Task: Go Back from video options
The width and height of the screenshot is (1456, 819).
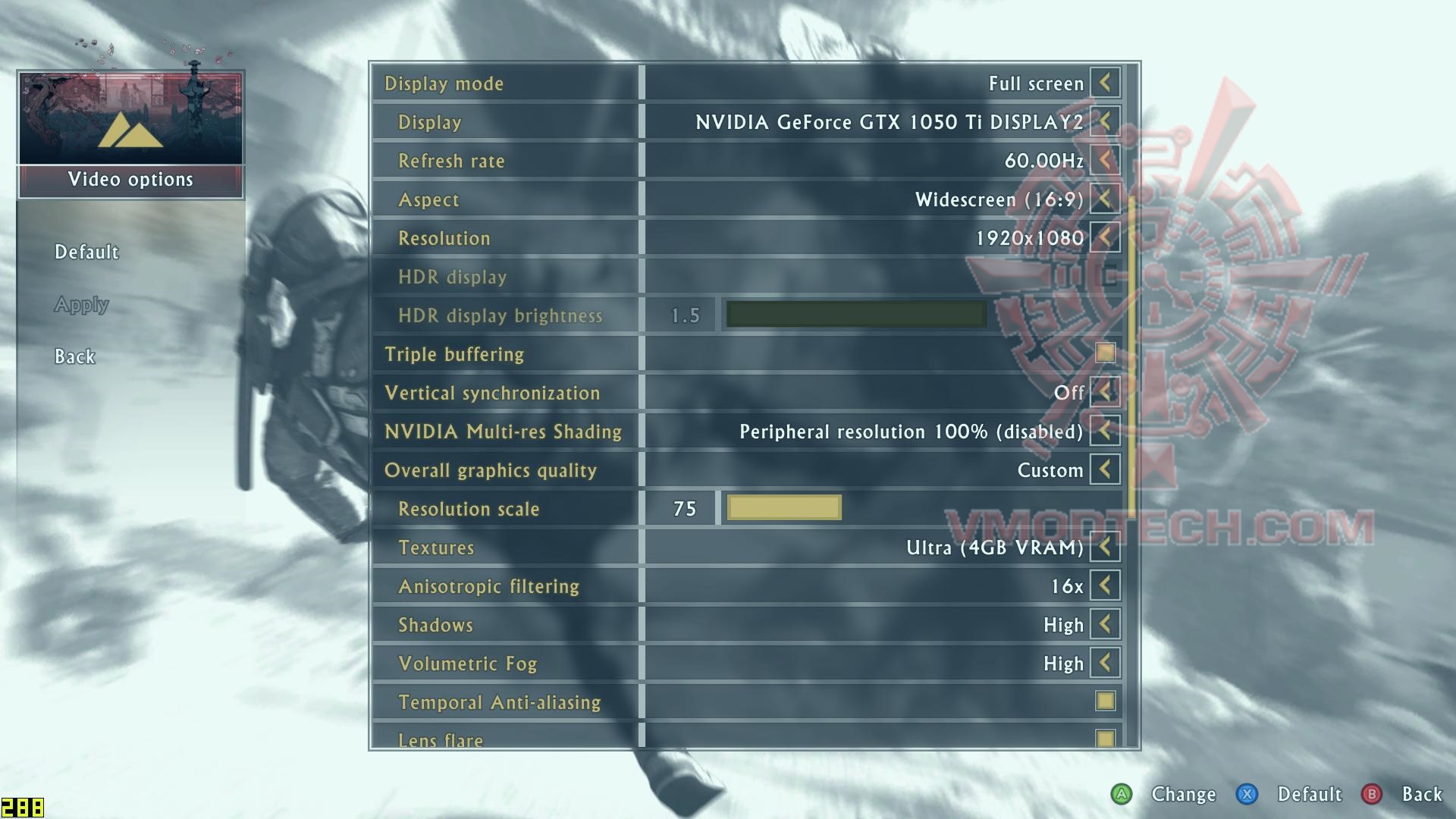Action: [x=75, y=356]
